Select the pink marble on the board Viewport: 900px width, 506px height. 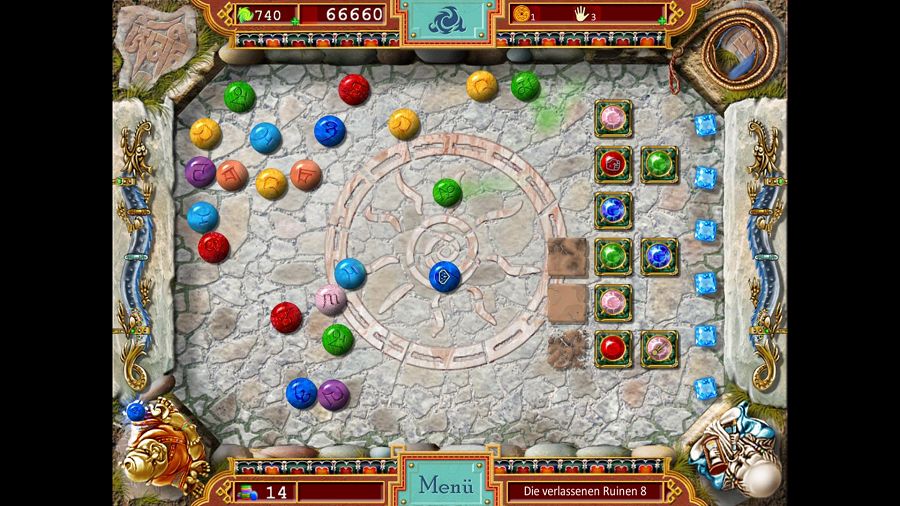[330, 298]
